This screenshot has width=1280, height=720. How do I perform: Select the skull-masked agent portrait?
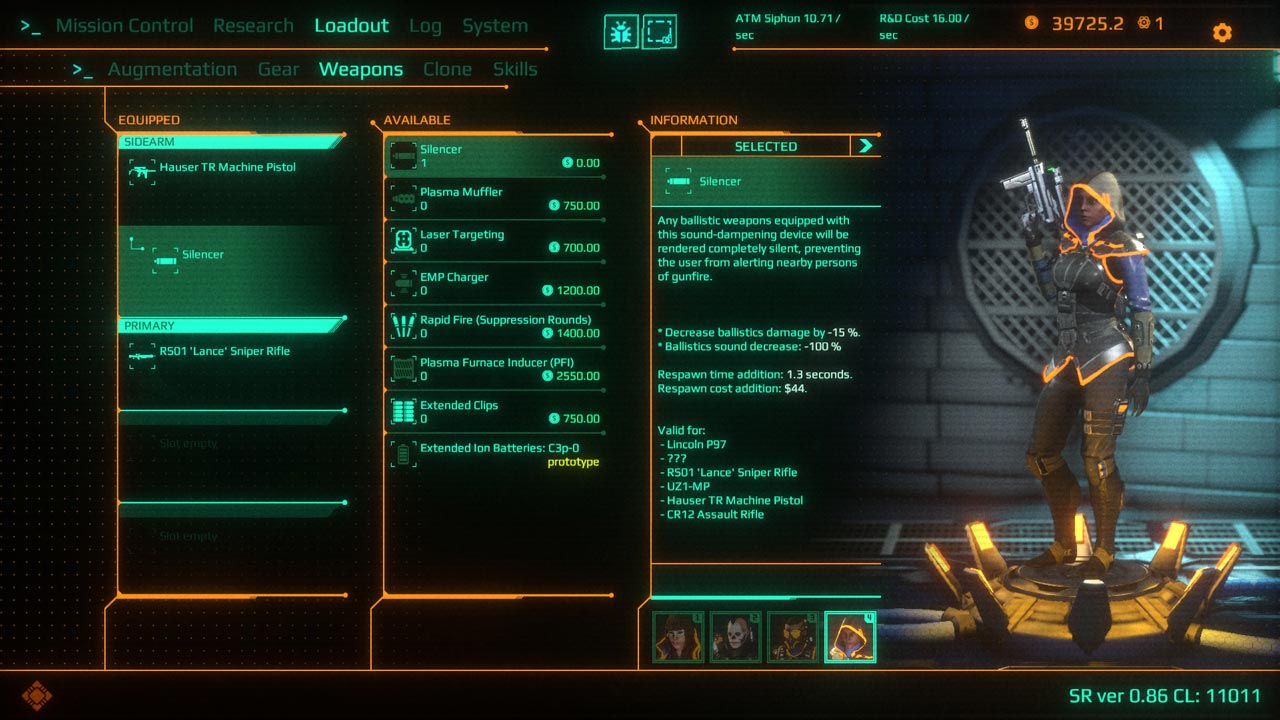(735, 637)
